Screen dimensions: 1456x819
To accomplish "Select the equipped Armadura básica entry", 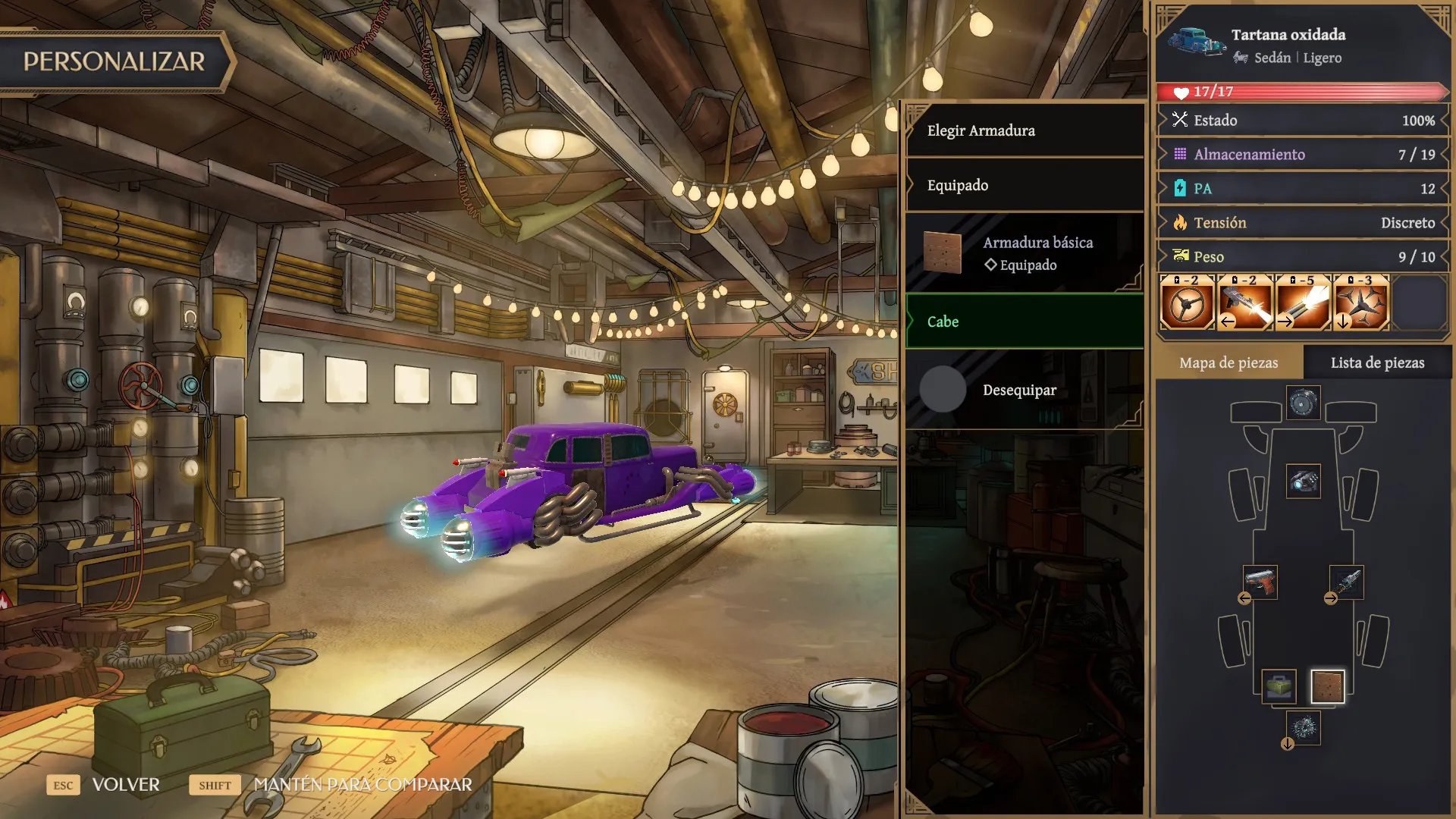I will click(1024, 253).
